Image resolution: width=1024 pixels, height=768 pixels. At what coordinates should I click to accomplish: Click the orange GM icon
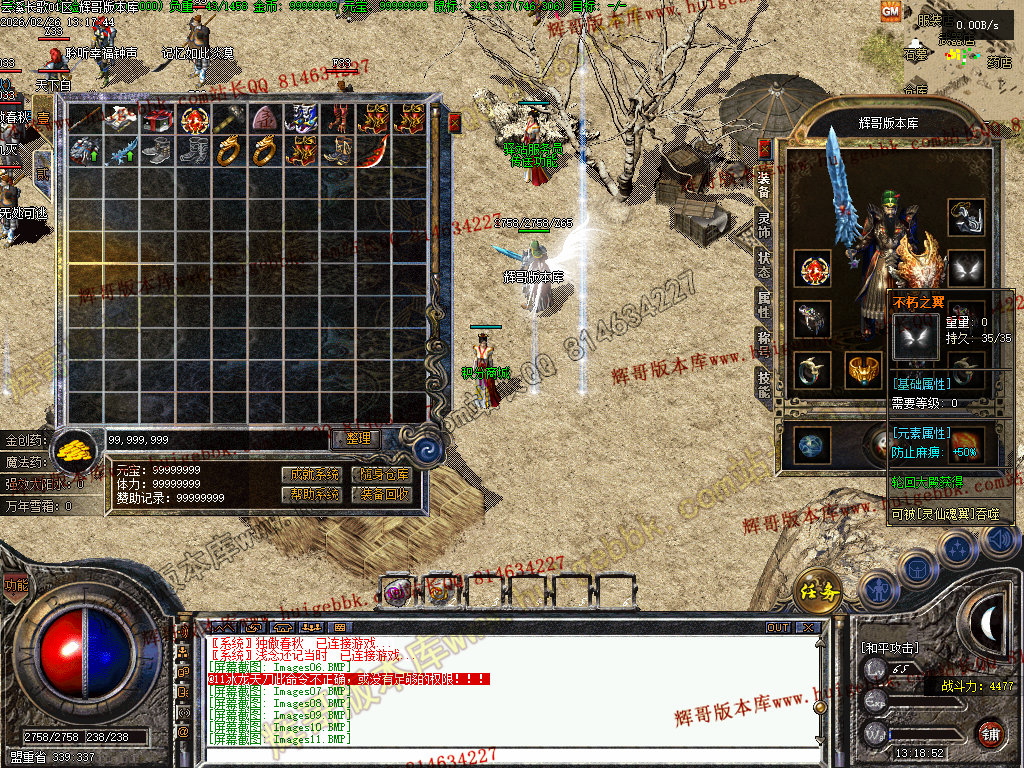pyautogui.click(x=889, y=11)
